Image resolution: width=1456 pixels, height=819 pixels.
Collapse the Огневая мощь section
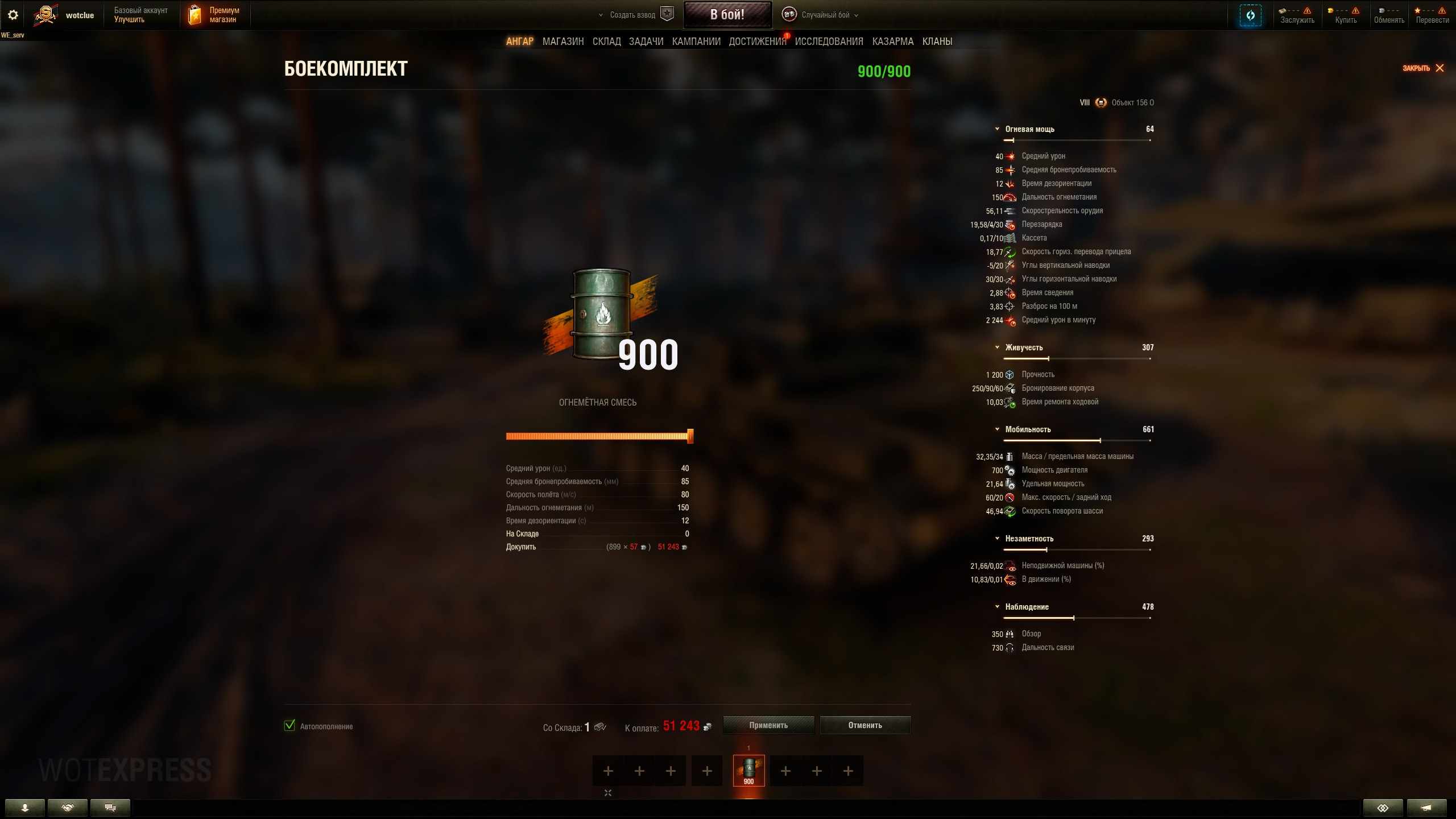pyautogui.click(x=997, y=129)
